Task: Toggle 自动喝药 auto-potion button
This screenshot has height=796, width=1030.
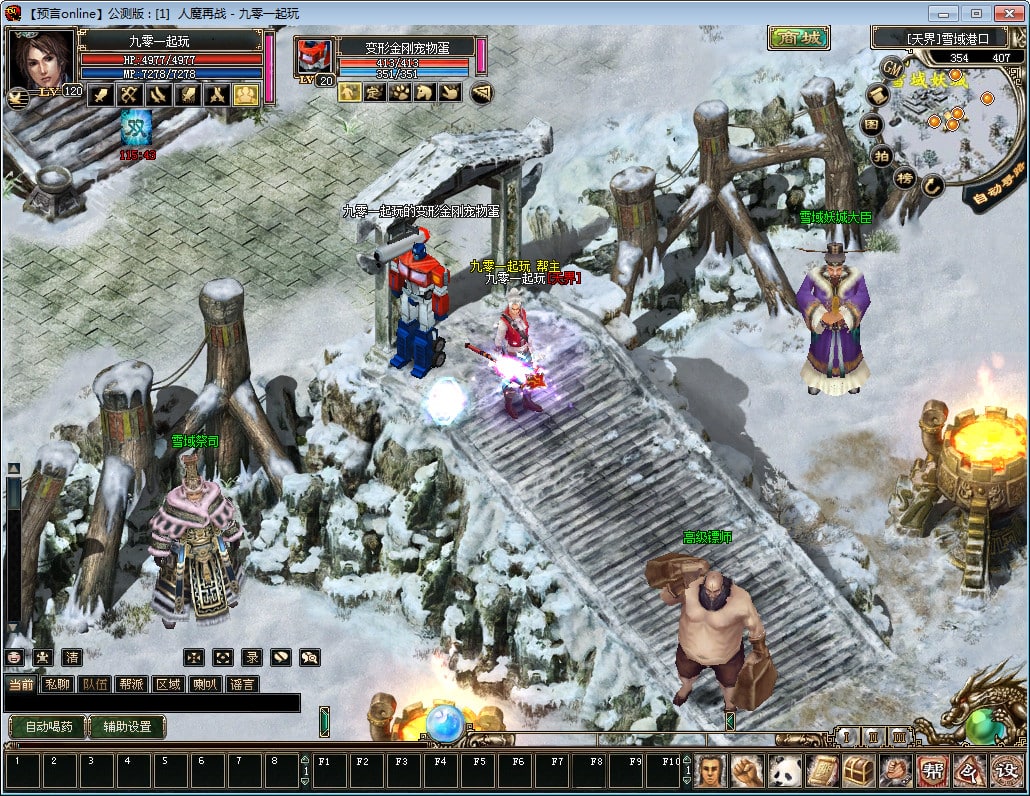Action: point(46,727)
